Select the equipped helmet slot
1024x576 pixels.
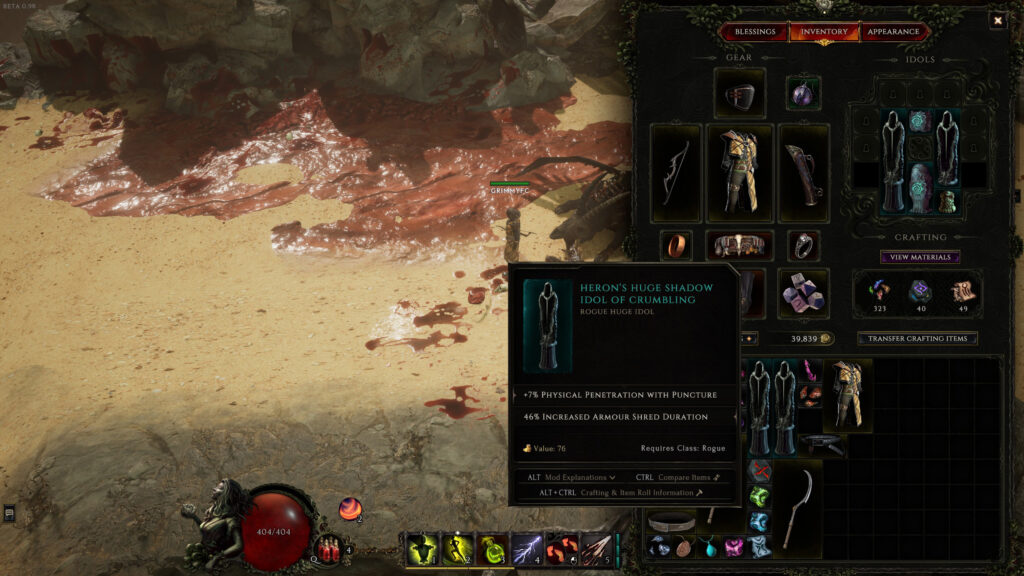point(740,93)
